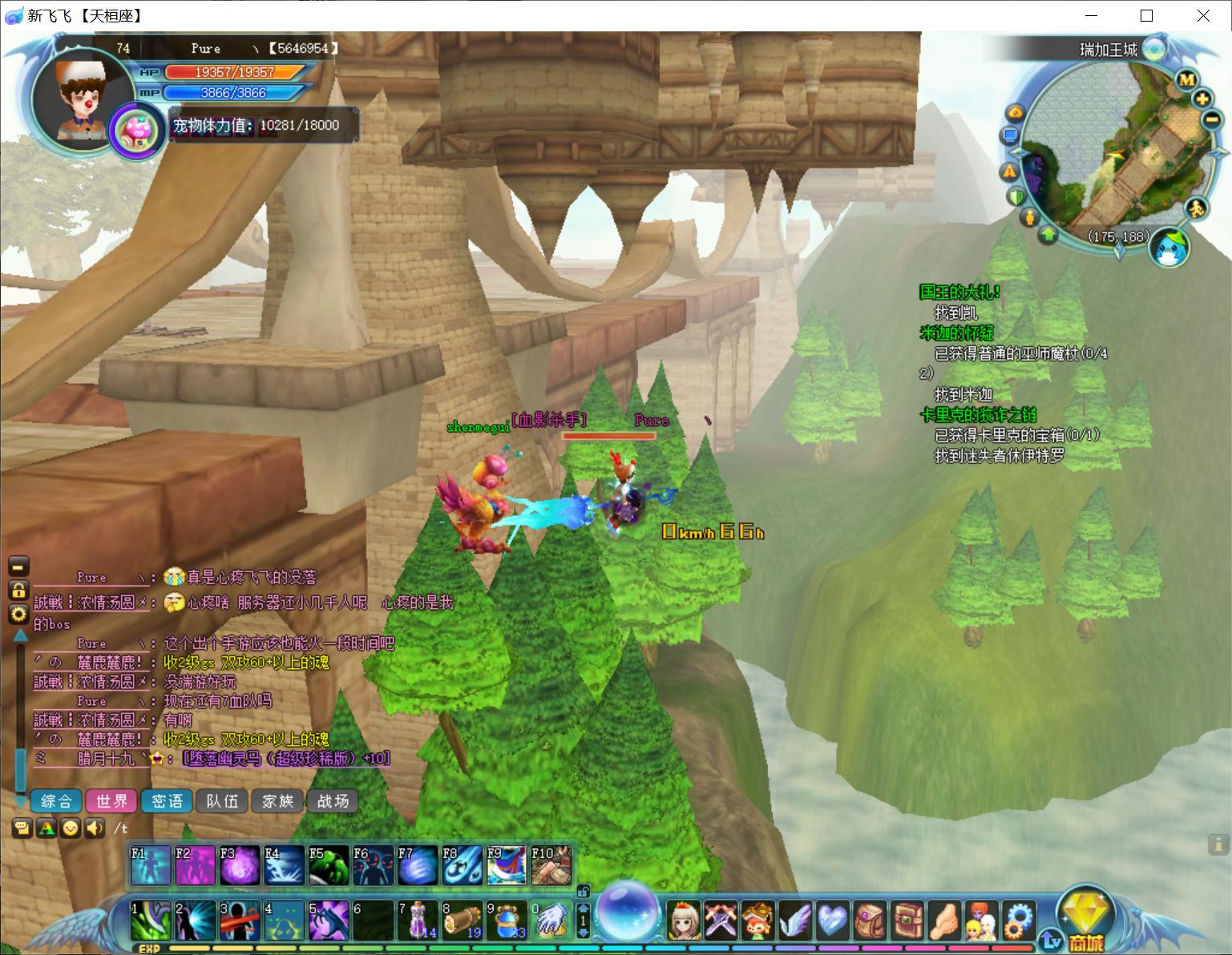Close the game window

[x=1203, y=16]
